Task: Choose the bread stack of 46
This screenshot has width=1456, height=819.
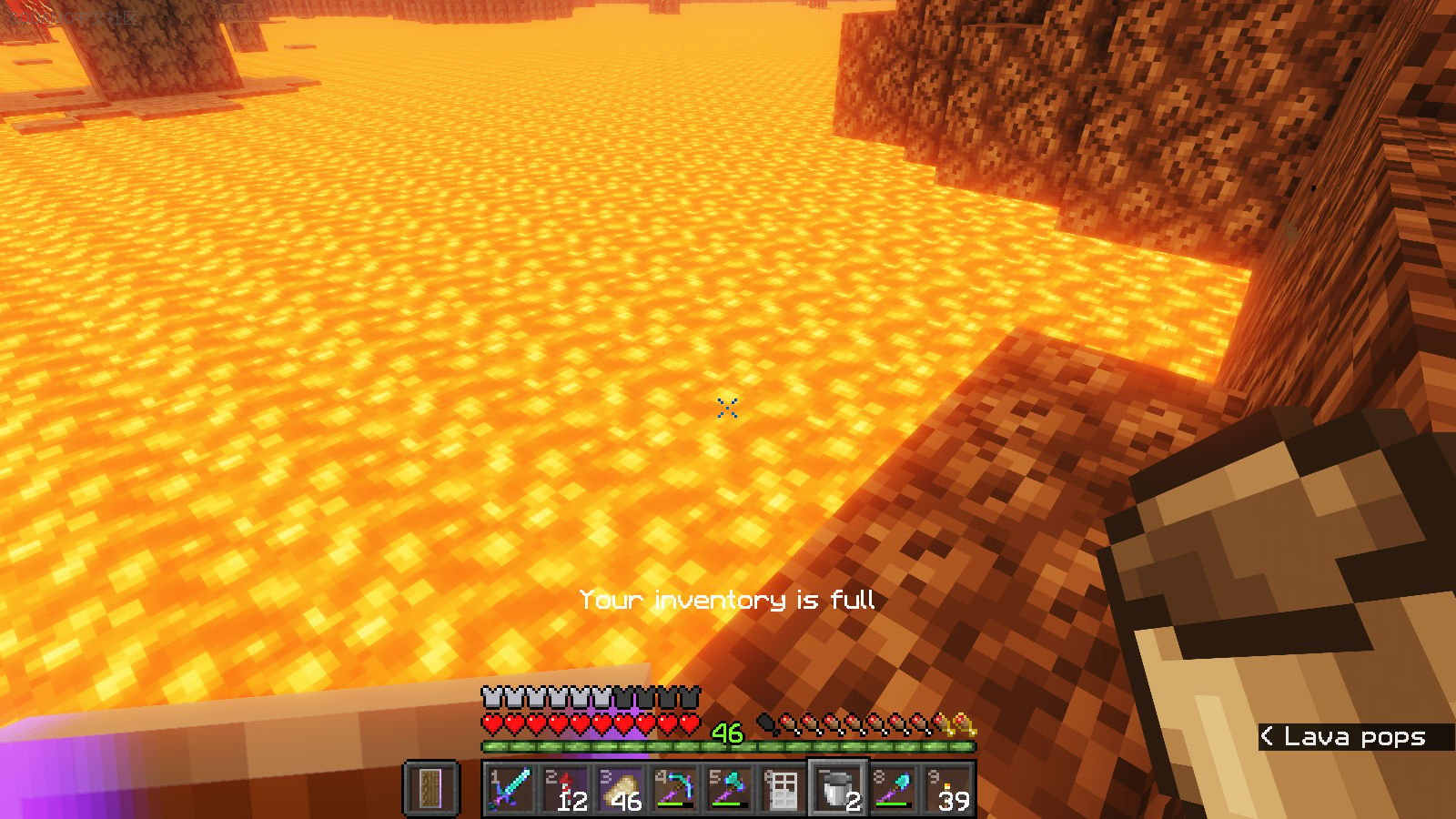Action: click(620, 788)
